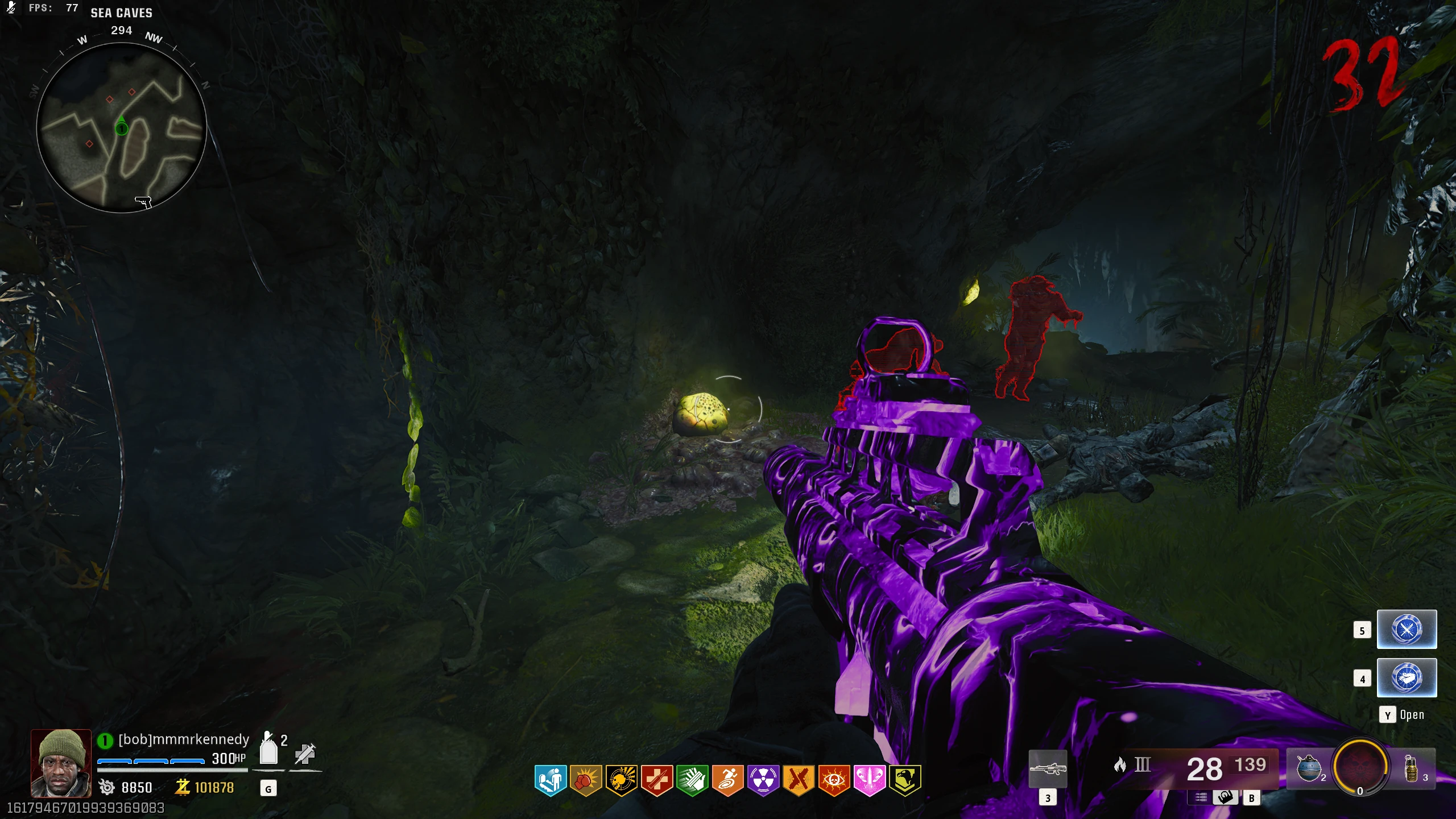Select the purple radiation PhD Flopper perk
The height and width of the screenshot is (819, 1456).
pyautogui.click(x=763, y=780)
